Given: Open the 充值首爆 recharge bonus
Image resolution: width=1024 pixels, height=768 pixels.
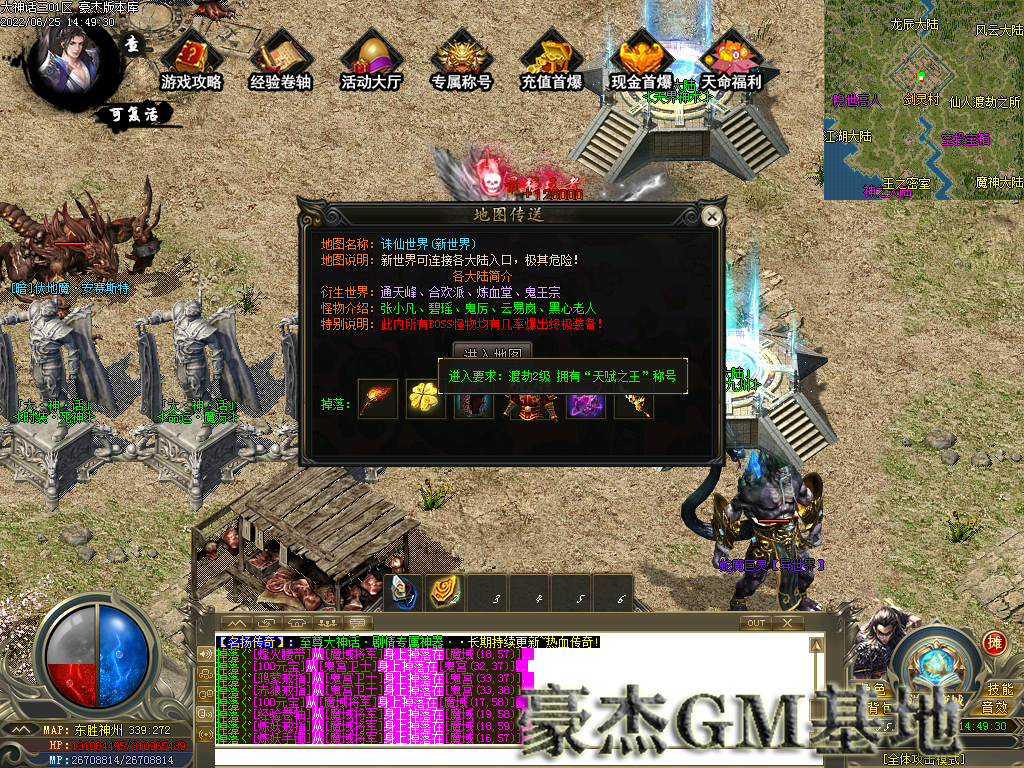Looking at the screenshot, I should click(551, 62).
